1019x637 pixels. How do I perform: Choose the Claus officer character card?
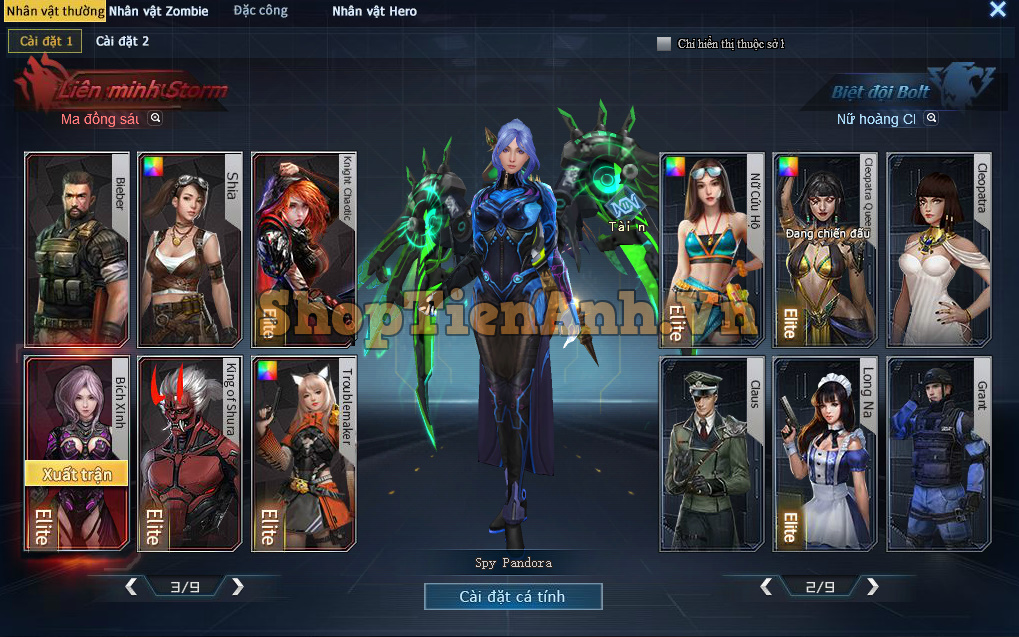point(711,453)
